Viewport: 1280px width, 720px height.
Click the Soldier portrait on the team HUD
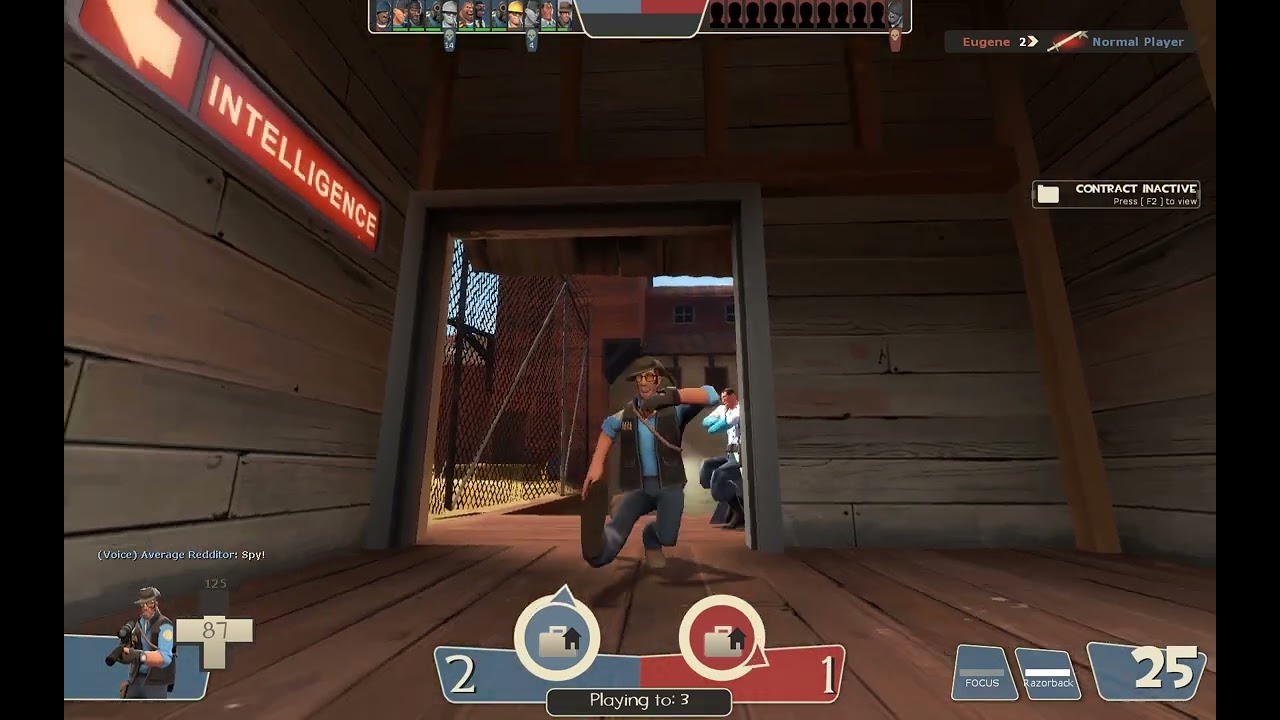coord(448,16)
